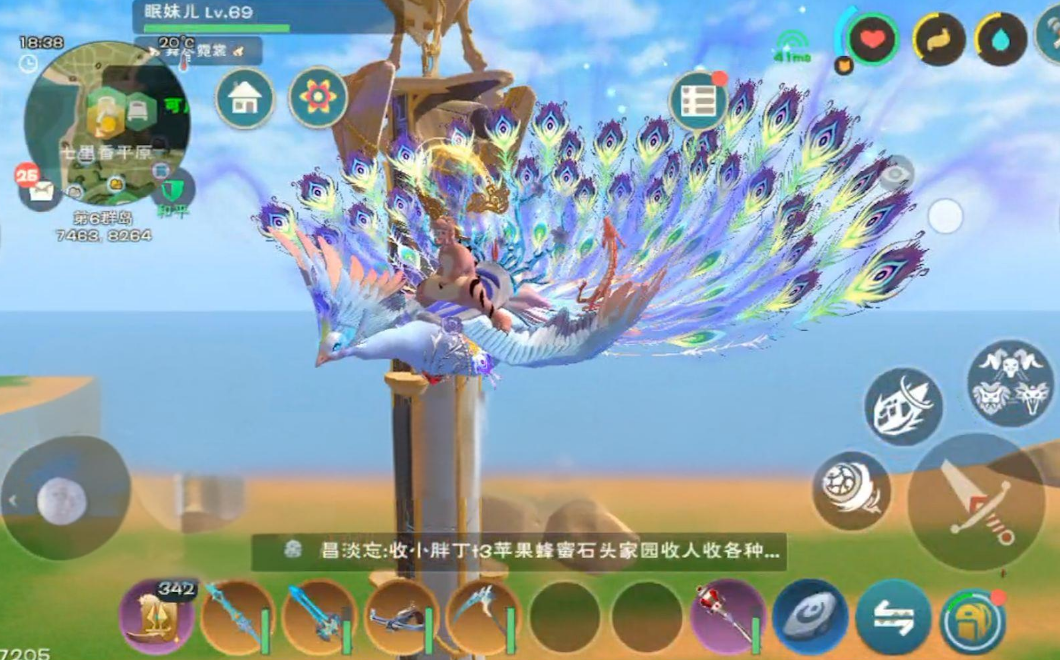Attack with the sword button
Image resolution: width=1060 pixels, height=660 pixels.
coord(977,502)
